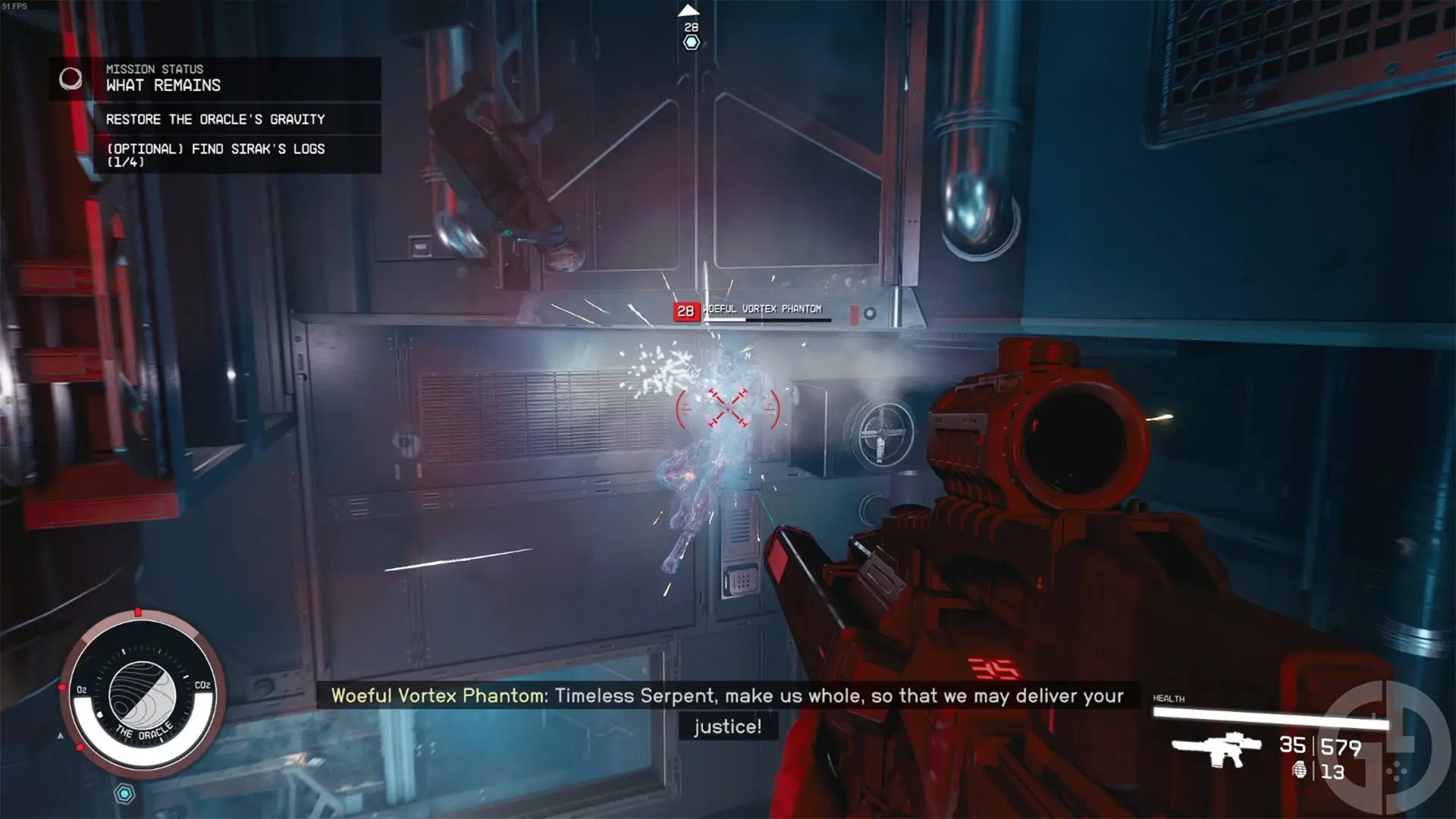Click the red level badge on the enemy nameplate

[x=685, y=310]
